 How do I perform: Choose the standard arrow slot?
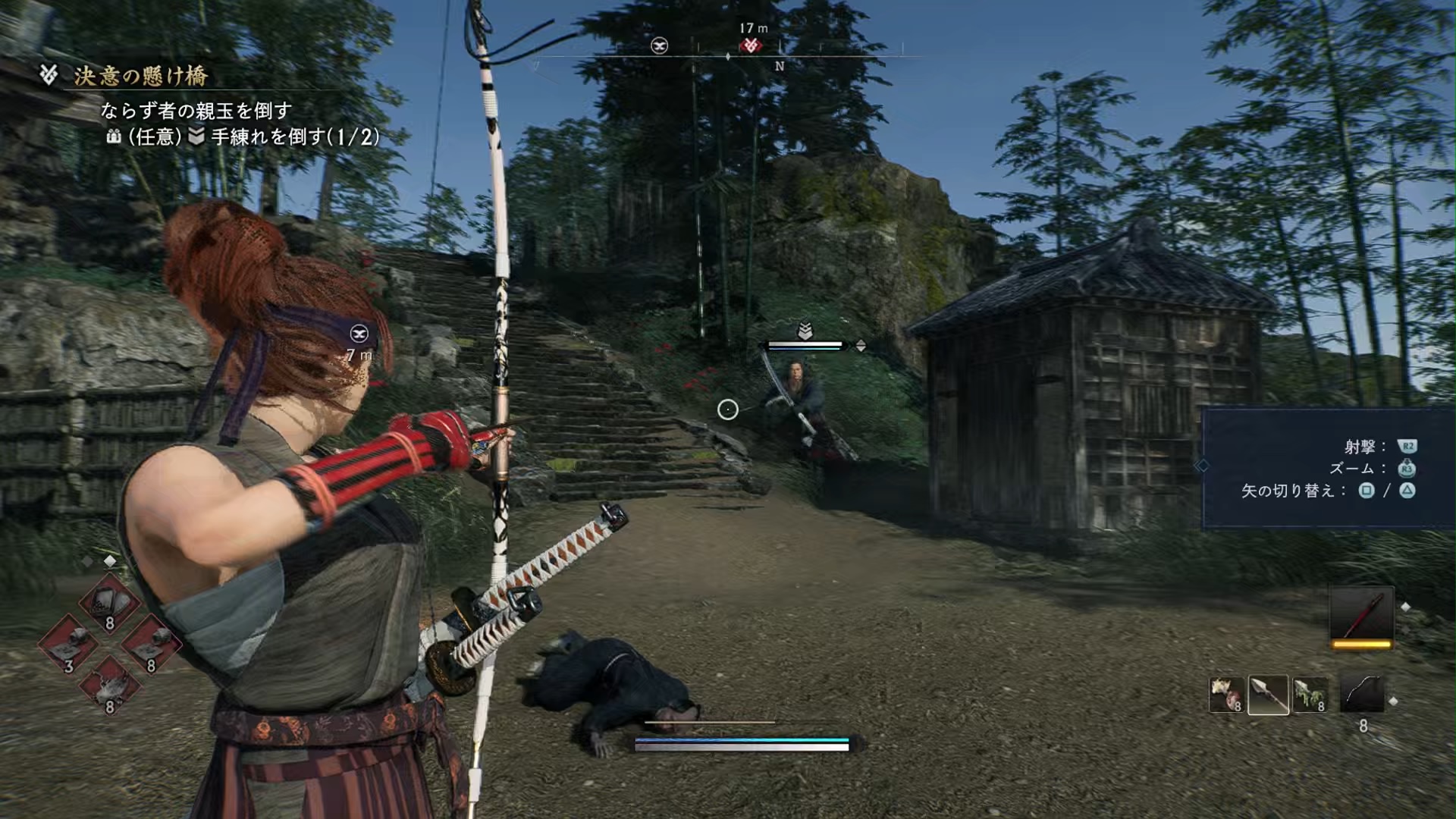(x=1268, y=695)
